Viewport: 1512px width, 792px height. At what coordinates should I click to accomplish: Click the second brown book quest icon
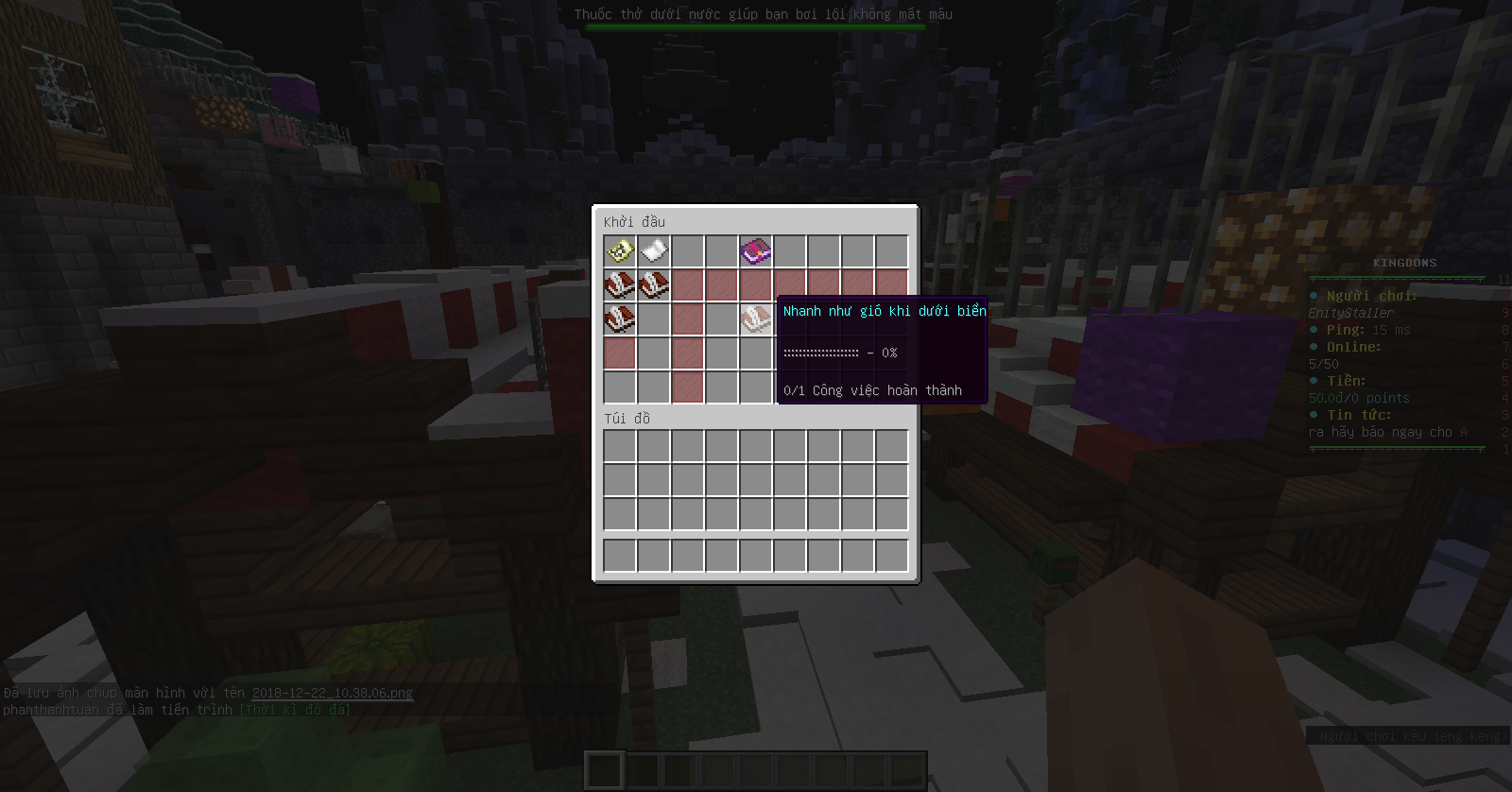click(x=653, y=284)
